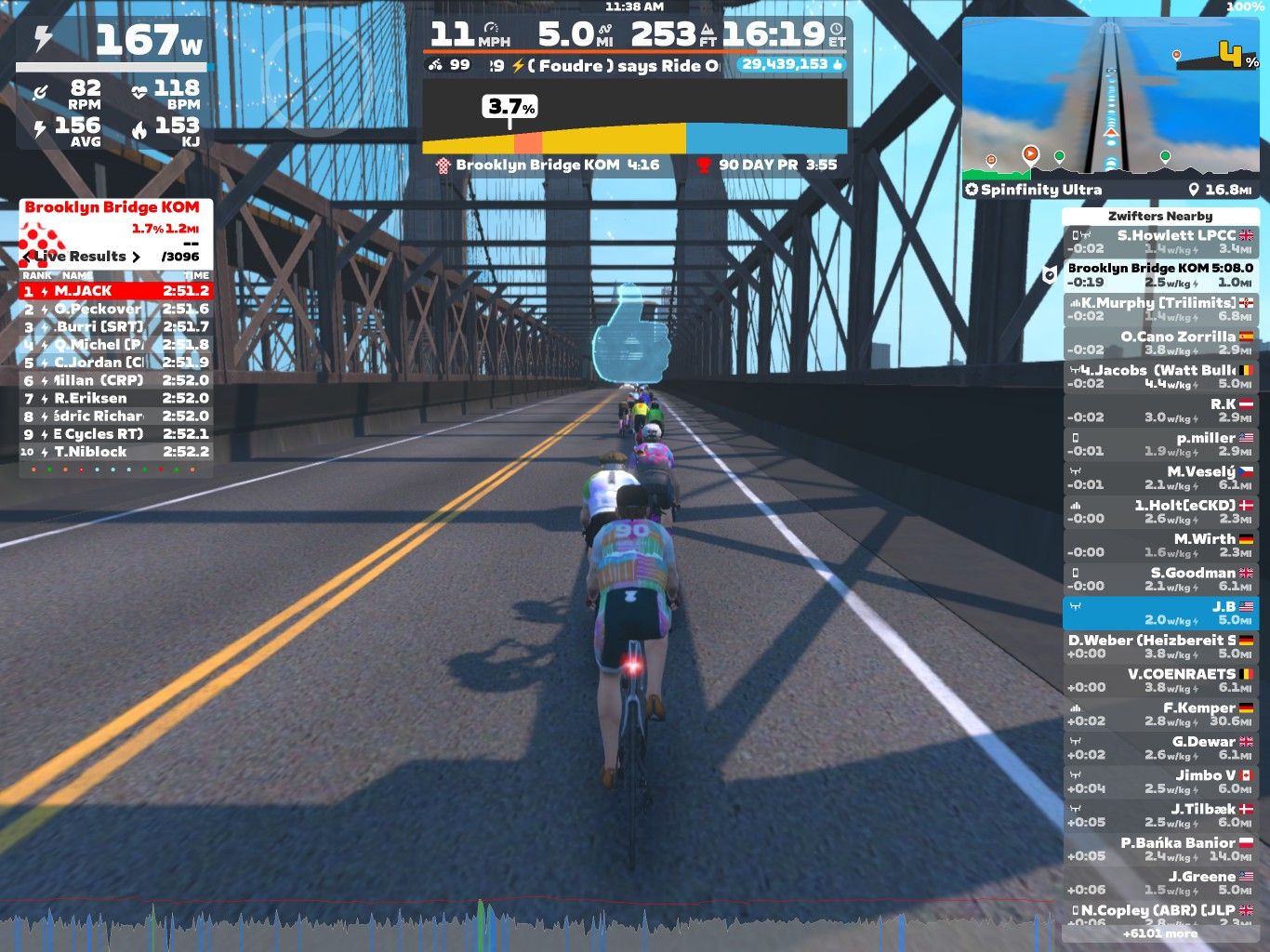The image size is (1270, 952).
Task: Expand the '+6101 more' riders entry
Action: (x=1160, y=933)
